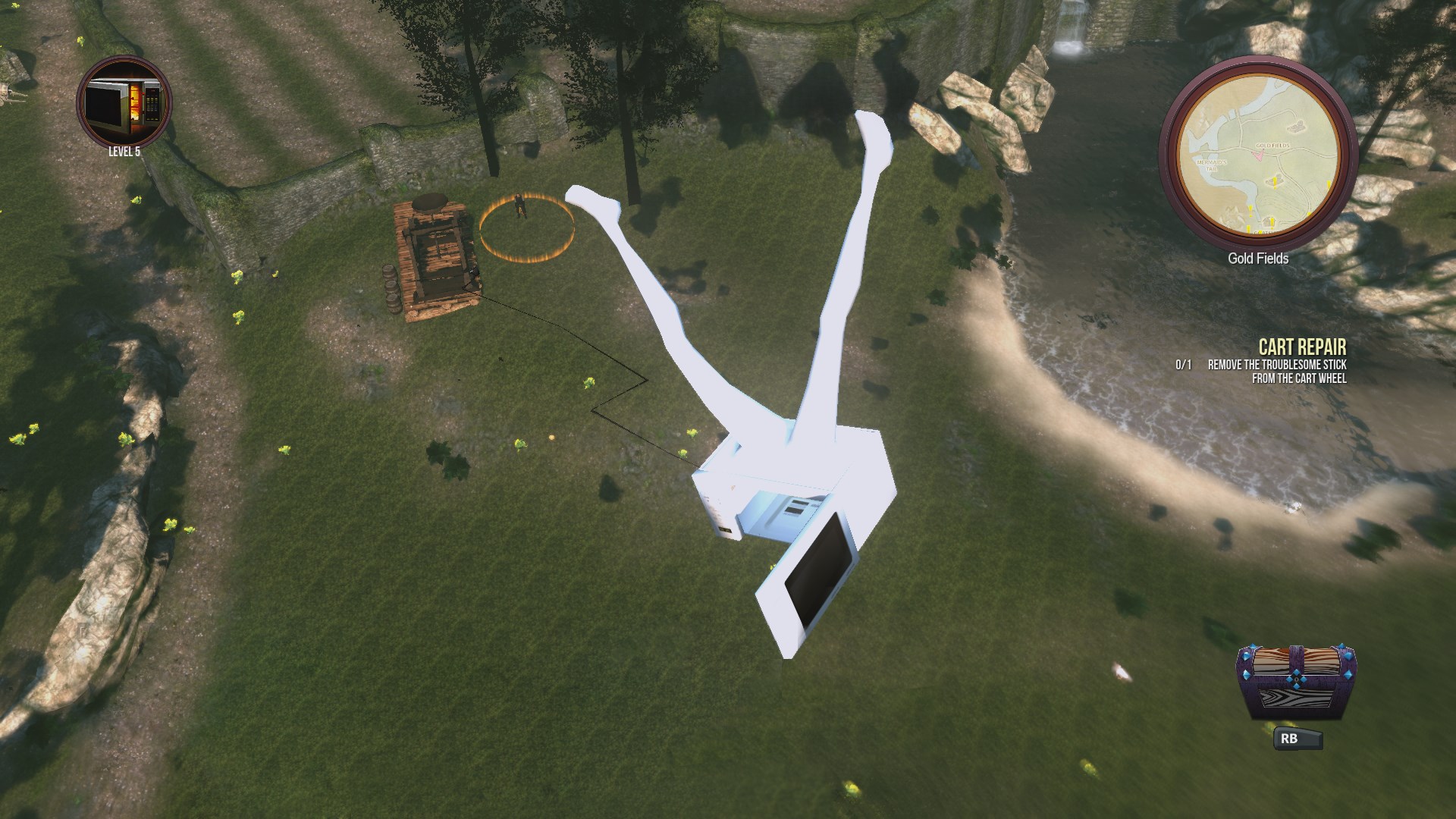Click the yellow quest marker near the minimap farm
1456x819 pixels.
coord(1275,181)
